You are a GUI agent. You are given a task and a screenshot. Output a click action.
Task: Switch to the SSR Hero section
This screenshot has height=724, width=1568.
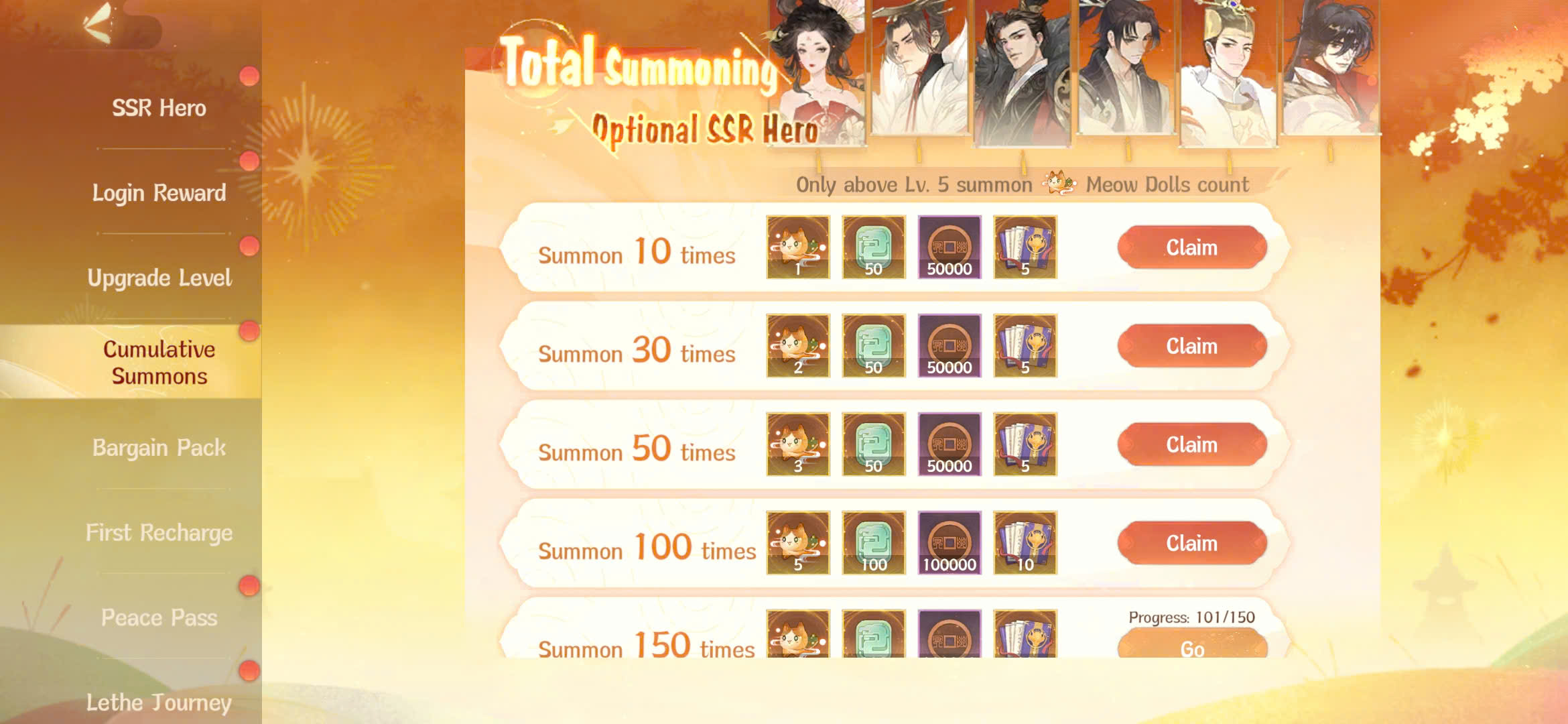click(159, 108)
